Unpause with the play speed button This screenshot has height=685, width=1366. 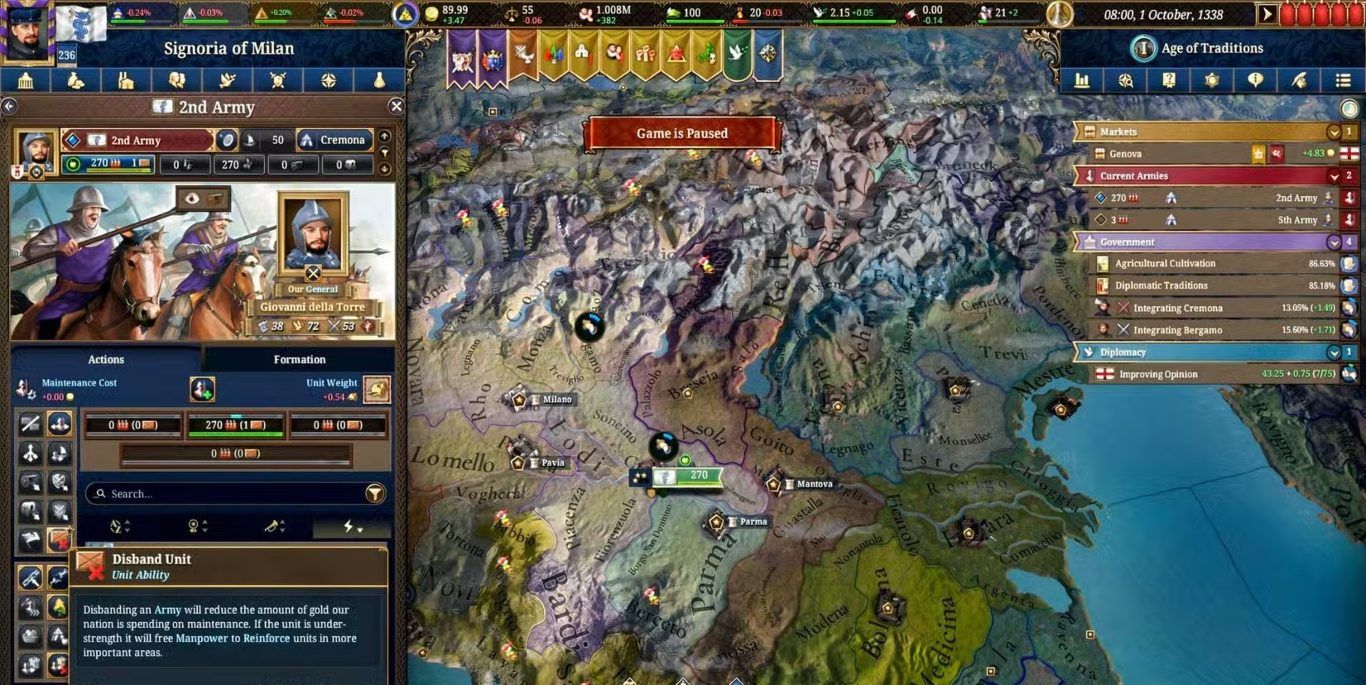[1268, 14]
